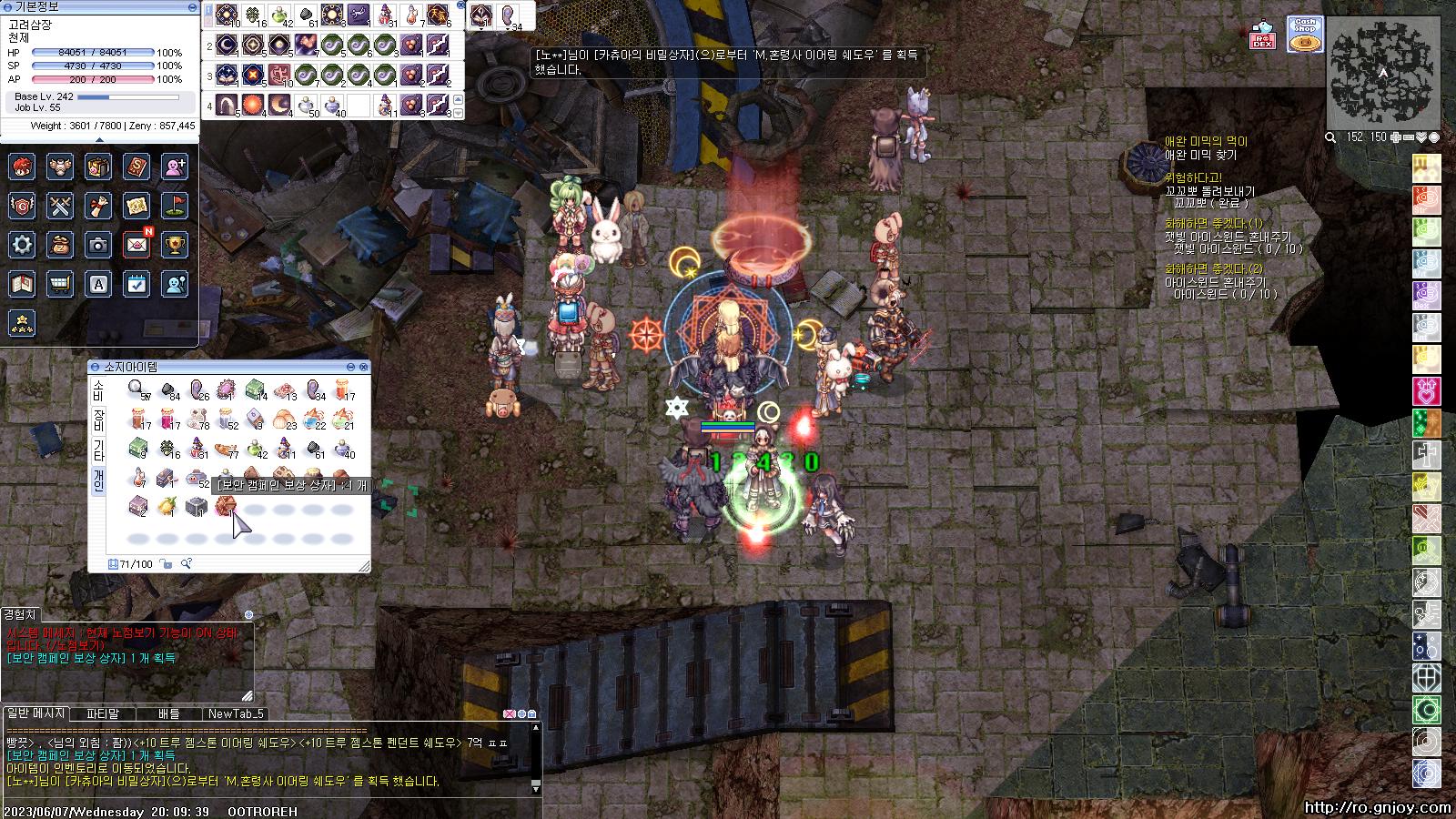Open the mail envelope icon with N badge
Image resolution: width=1456 pixels, height=819 pixels.
pyautogui.click(x=136, y=244)
